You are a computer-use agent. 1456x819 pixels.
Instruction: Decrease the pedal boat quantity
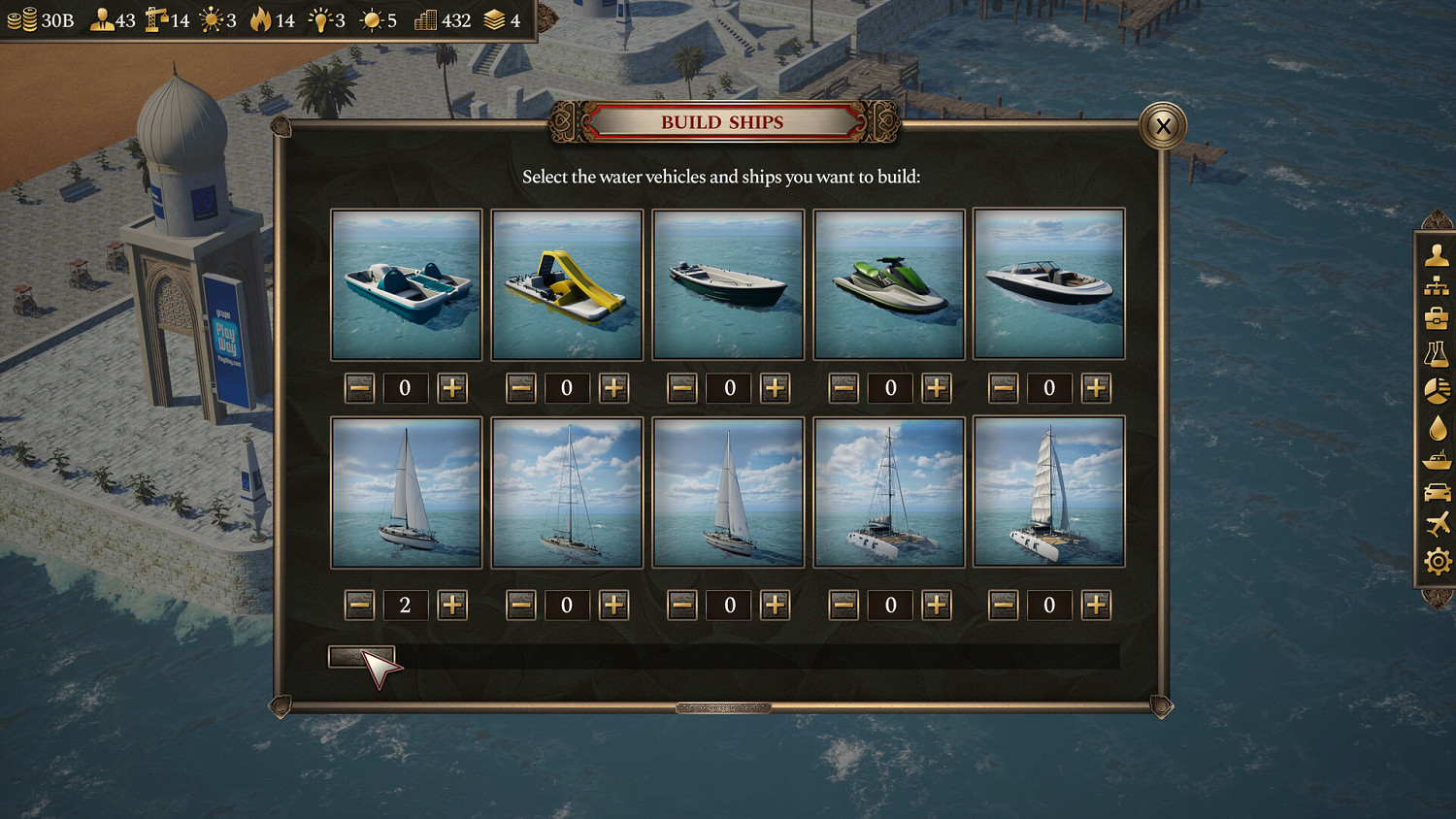pyautogui.click(x=359, y=388)
